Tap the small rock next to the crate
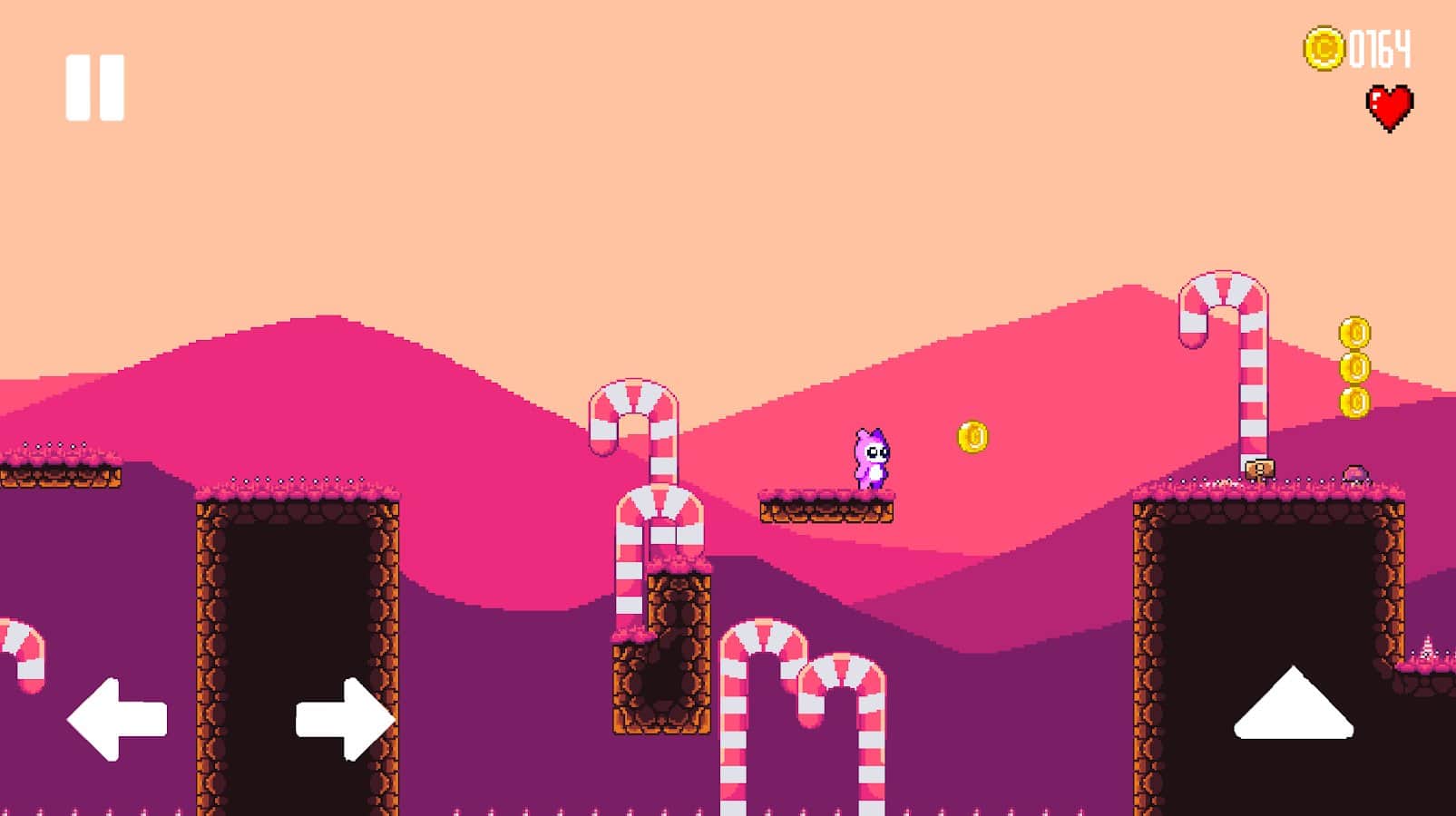 pos(1355,473)
